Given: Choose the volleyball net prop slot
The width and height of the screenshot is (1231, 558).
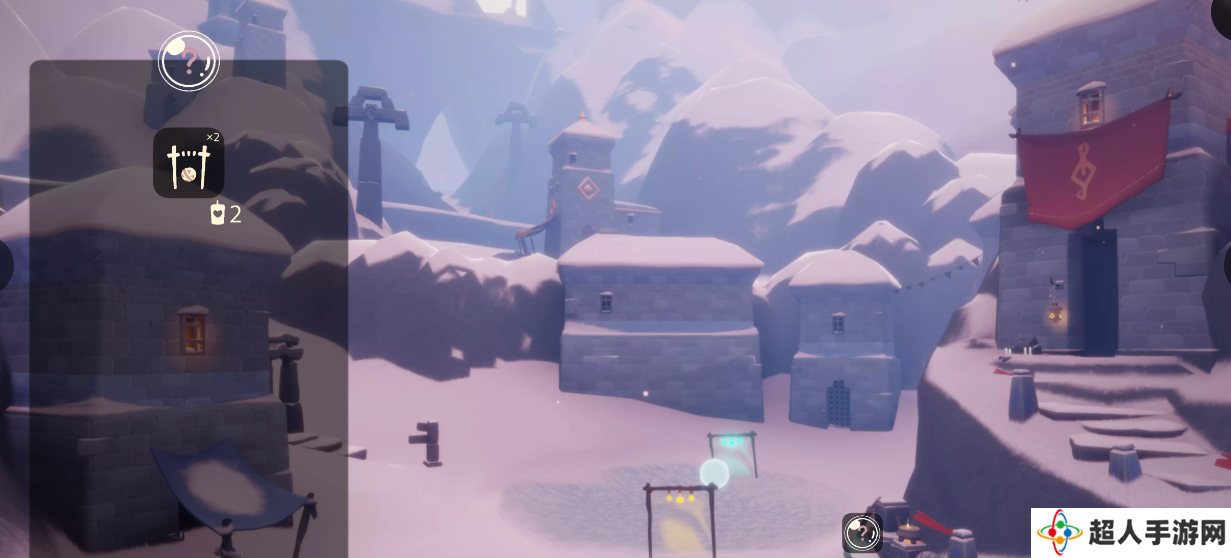Looking at the screenshot, I should [188, 163].
